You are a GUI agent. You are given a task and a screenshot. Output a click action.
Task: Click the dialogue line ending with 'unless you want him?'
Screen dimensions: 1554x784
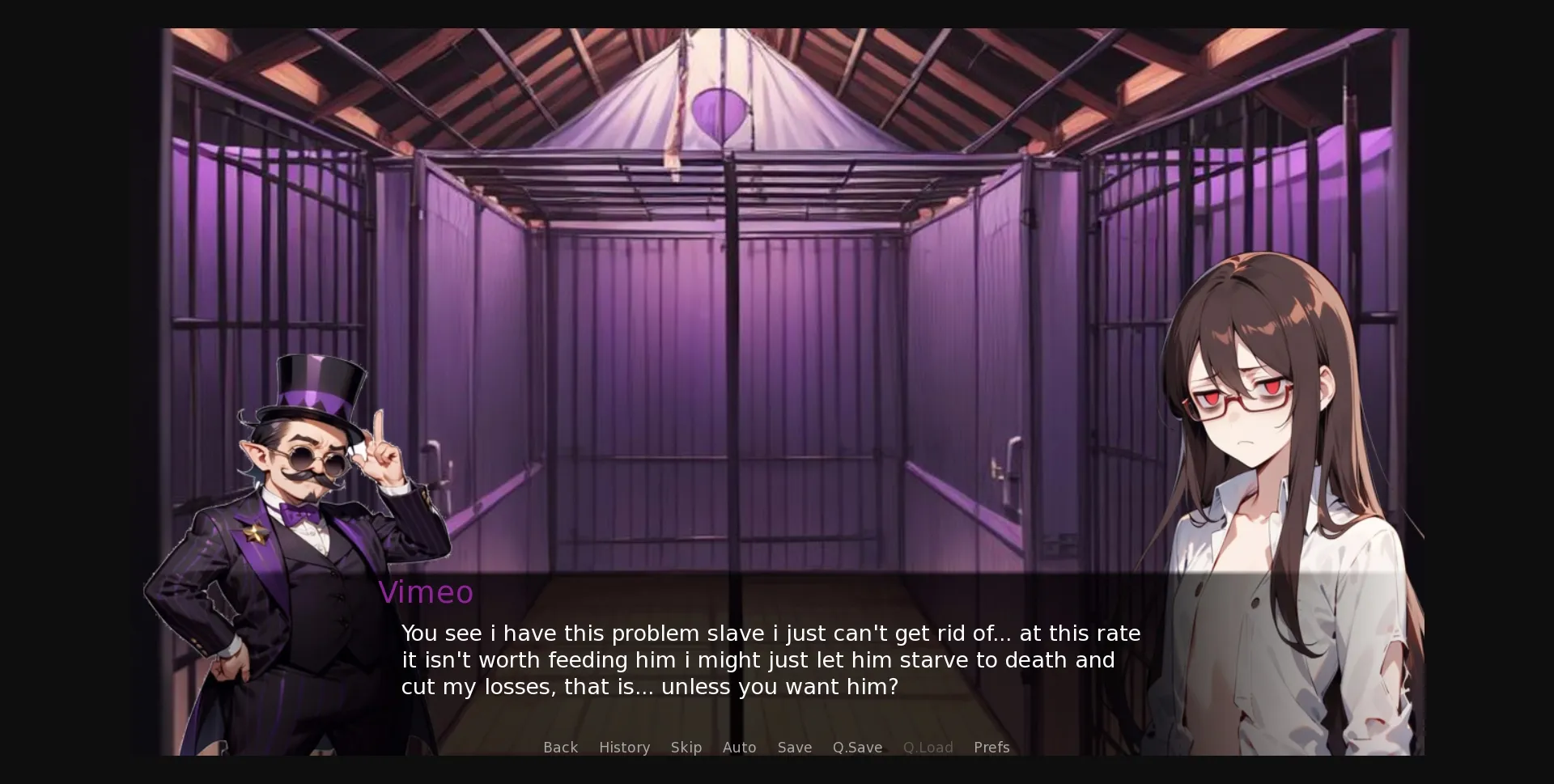coord(647,687)
